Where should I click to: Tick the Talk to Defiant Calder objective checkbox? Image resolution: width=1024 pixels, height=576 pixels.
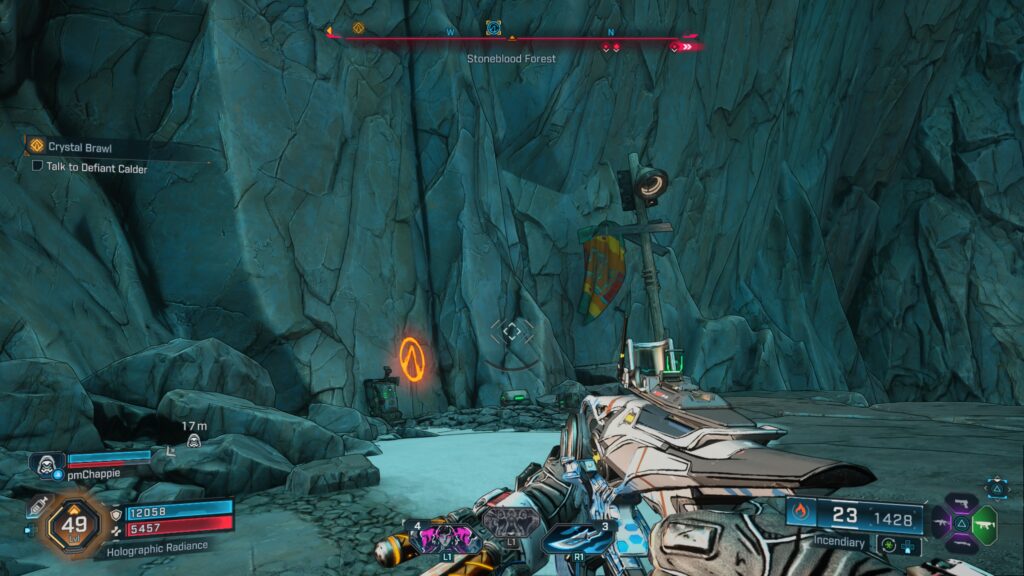click(x=37, y=168)
